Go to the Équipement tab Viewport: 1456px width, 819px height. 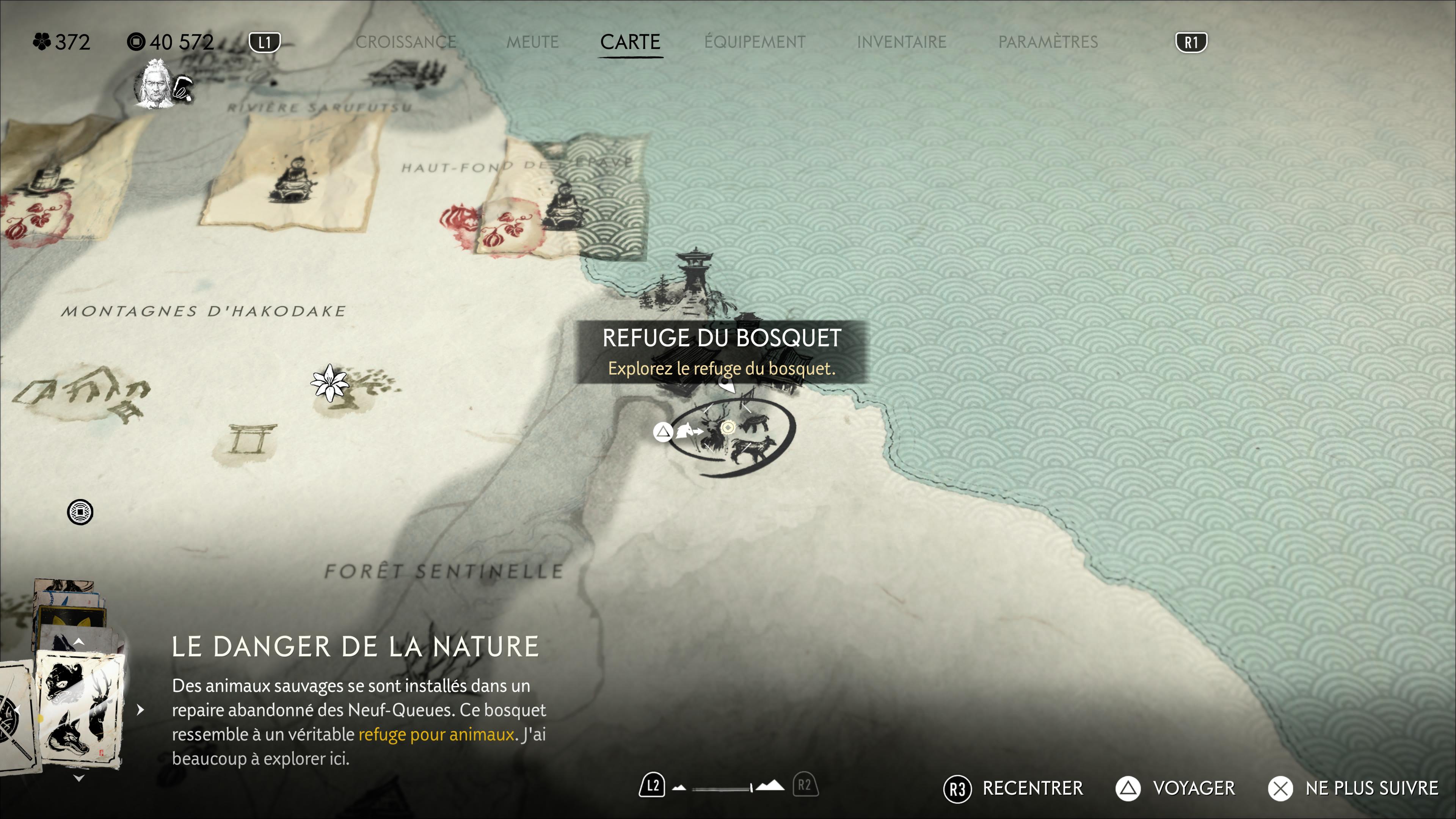tap(755, 42)
